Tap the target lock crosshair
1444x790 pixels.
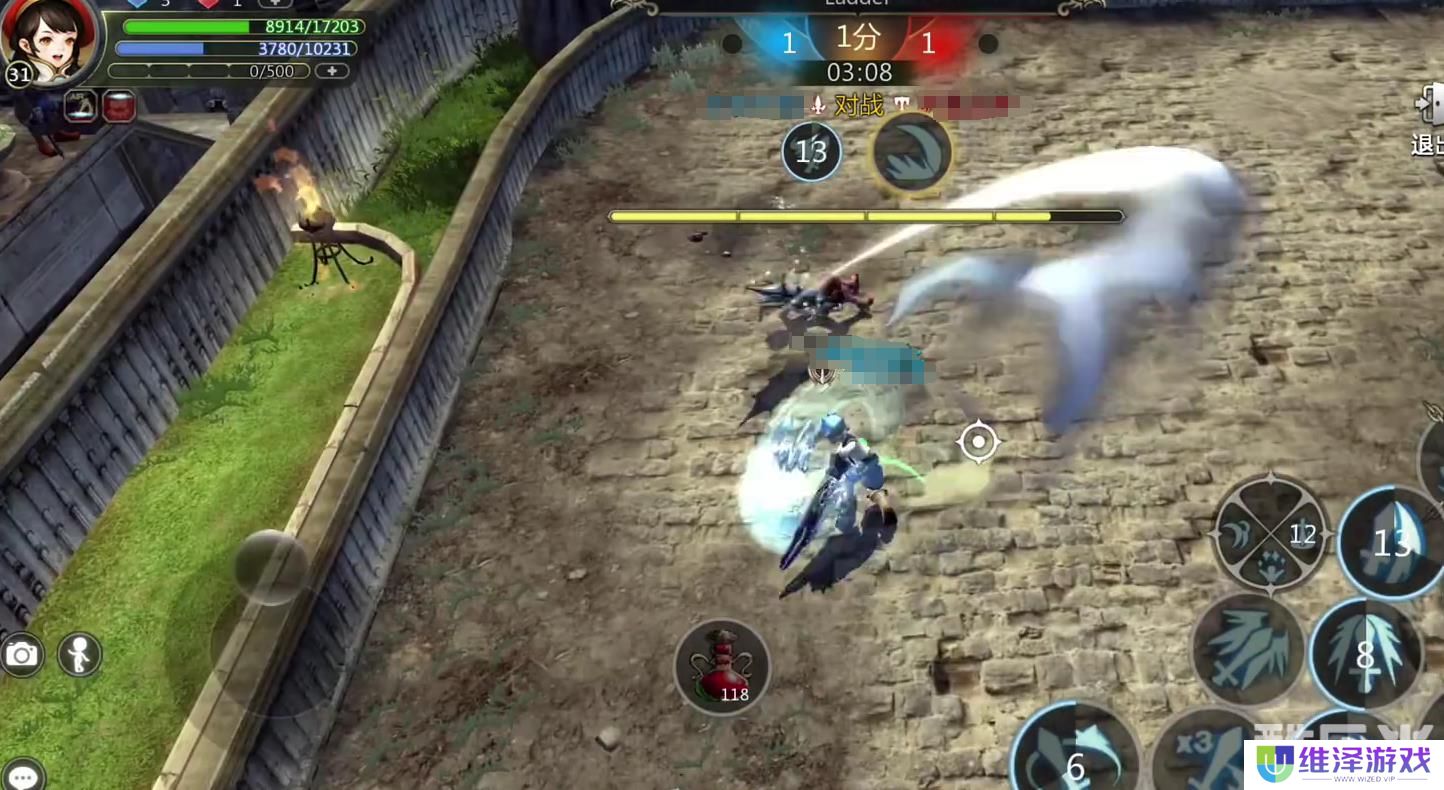tap(978, 442)
